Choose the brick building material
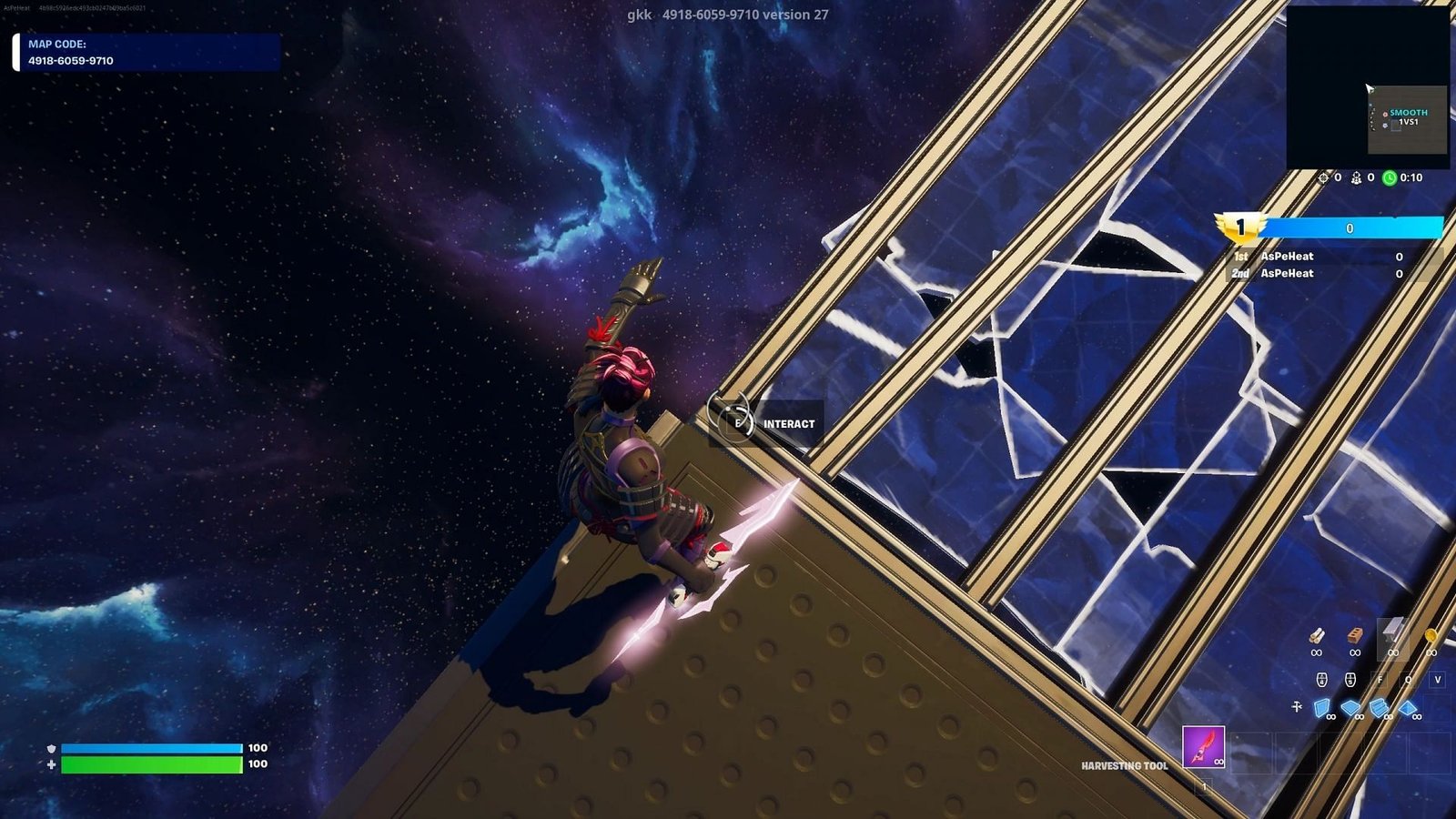1456x819 pixels. pyautogui.click(x=1355, y=635)
